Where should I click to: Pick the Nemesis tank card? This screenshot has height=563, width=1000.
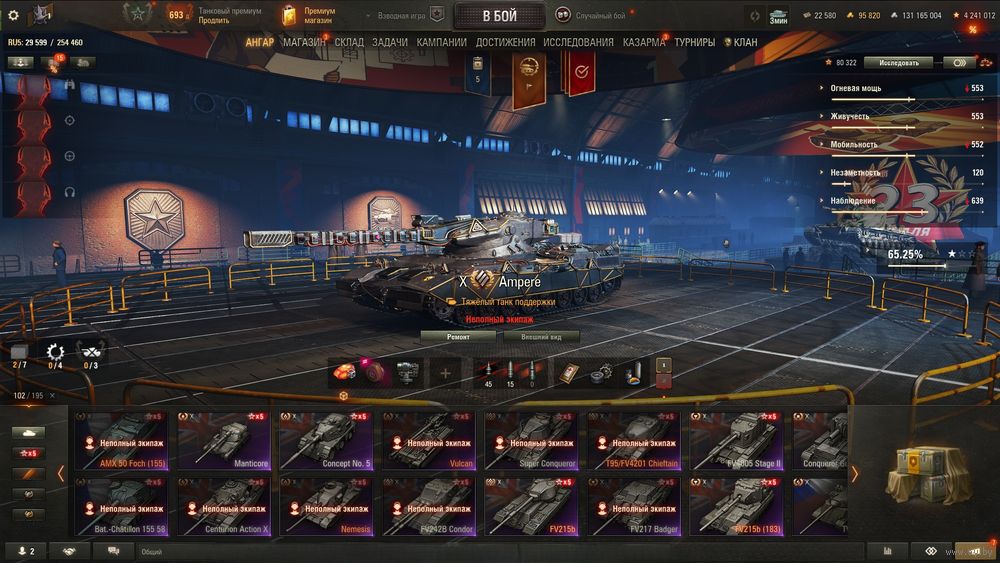[330, 505]
